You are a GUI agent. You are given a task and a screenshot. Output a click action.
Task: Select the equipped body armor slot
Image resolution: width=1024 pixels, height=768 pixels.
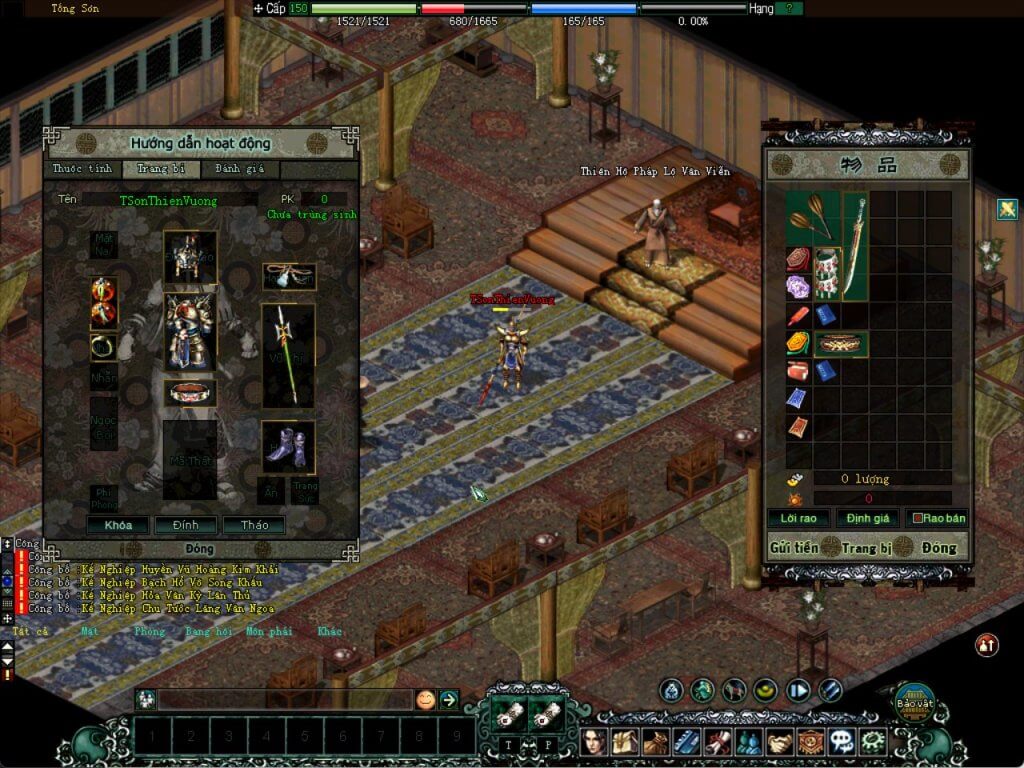click(x=190, y=331)
